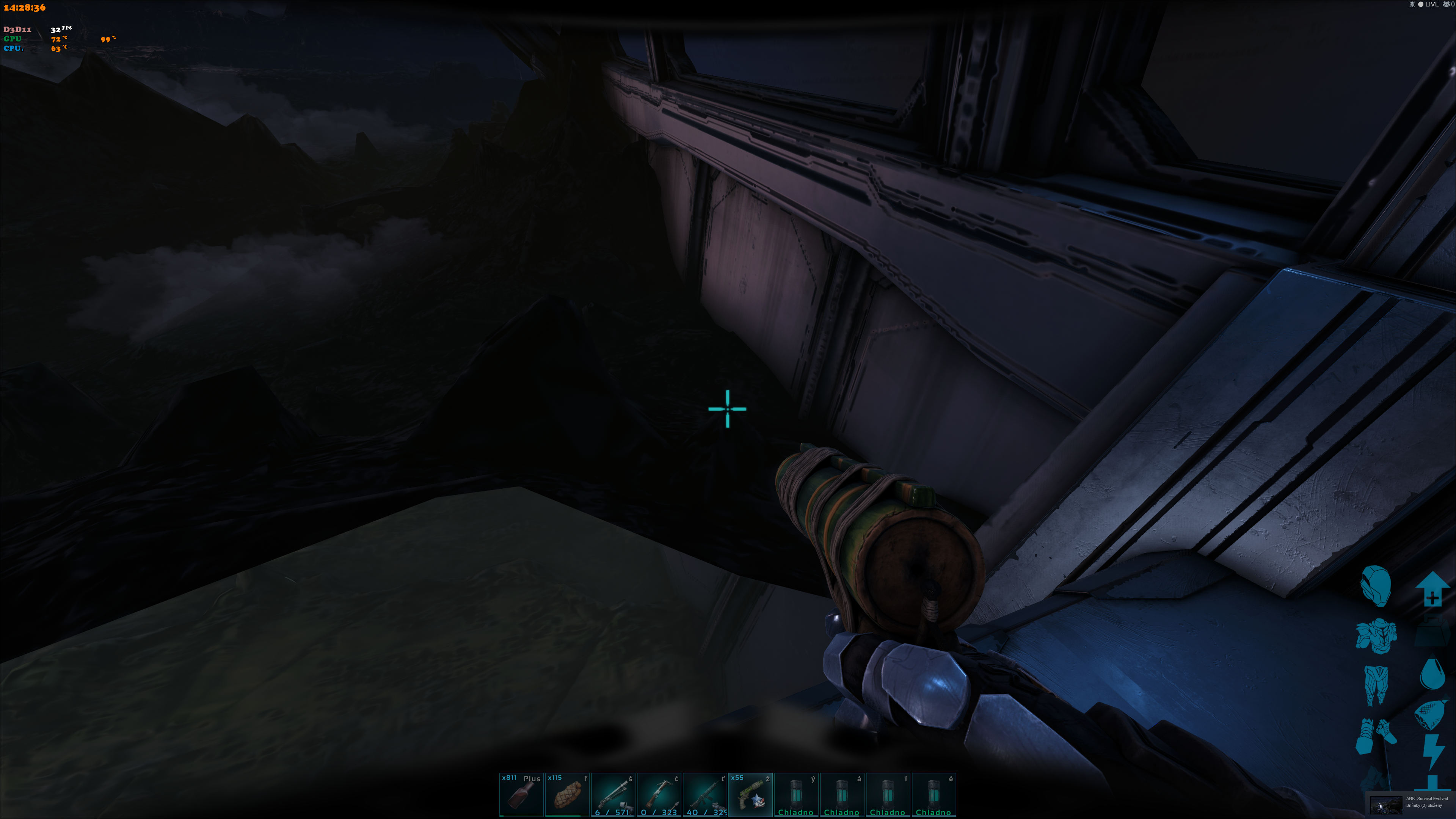The image size is (1456, 819).
Task: Select the firework flare gun slot
Action: point(750,794)
